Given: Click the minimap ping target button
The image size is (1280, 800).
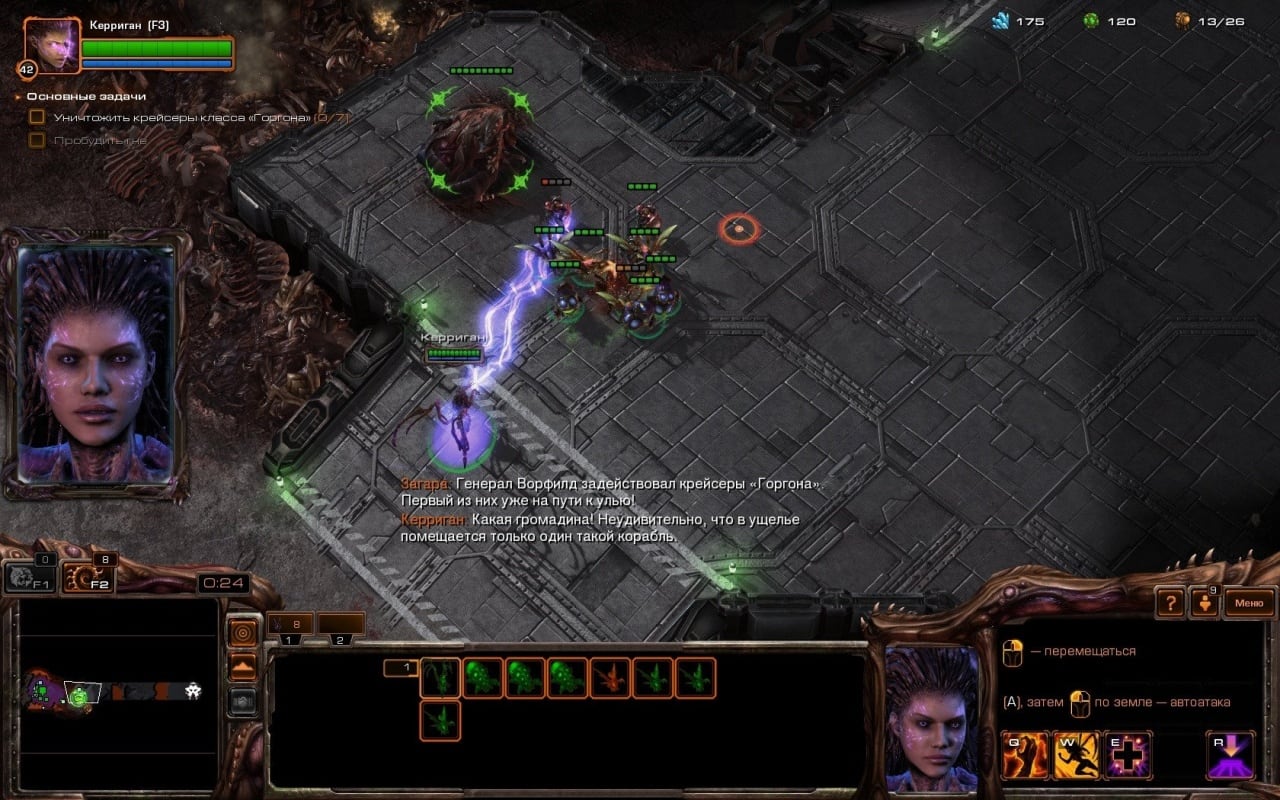Looking at the screenshot, I should [243, 632].
